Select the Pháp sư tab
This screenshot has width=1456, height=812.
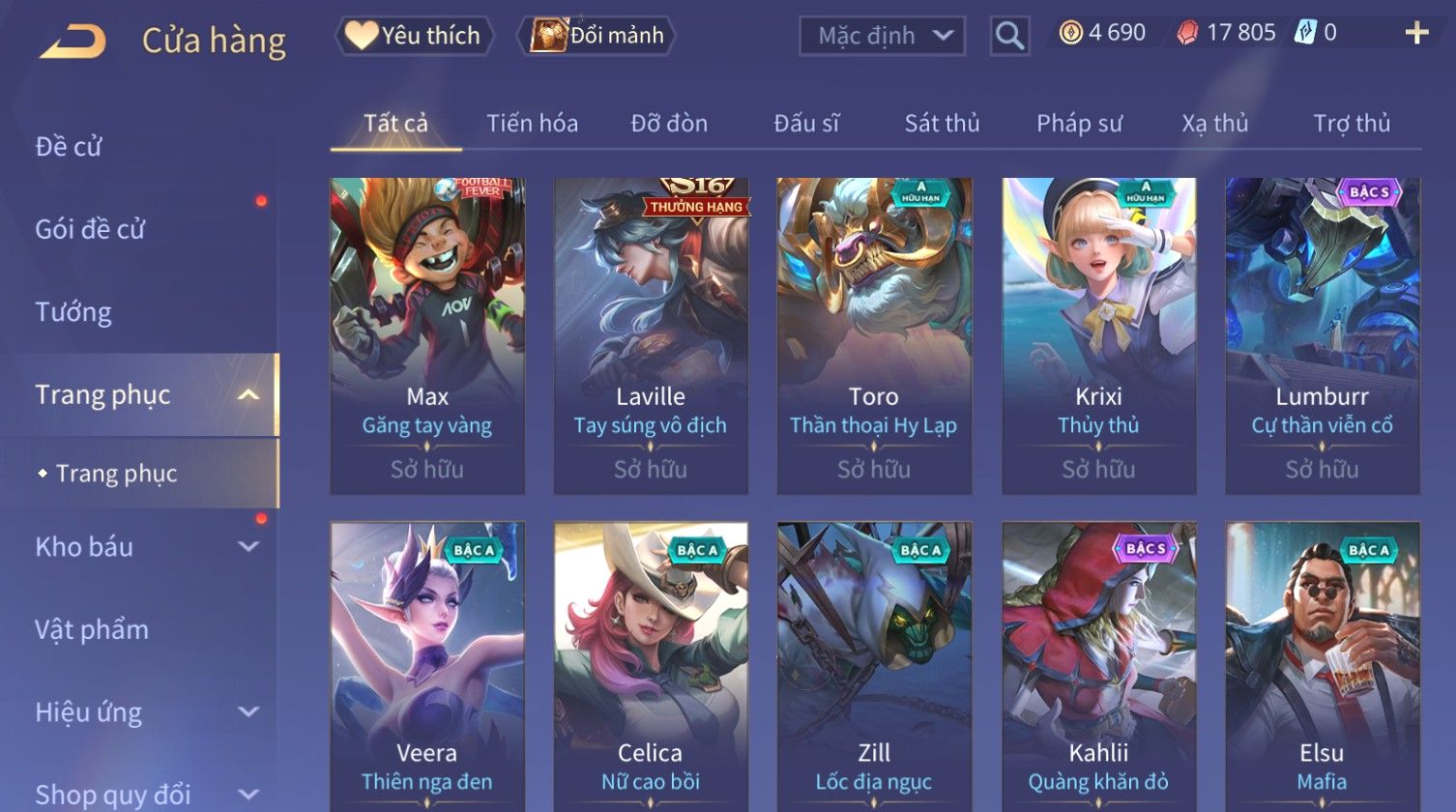point(1079,124)
